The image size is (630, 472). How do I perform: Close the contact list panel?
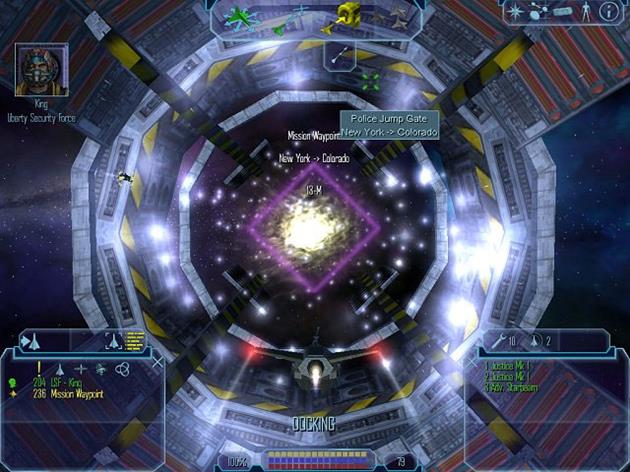156,362
